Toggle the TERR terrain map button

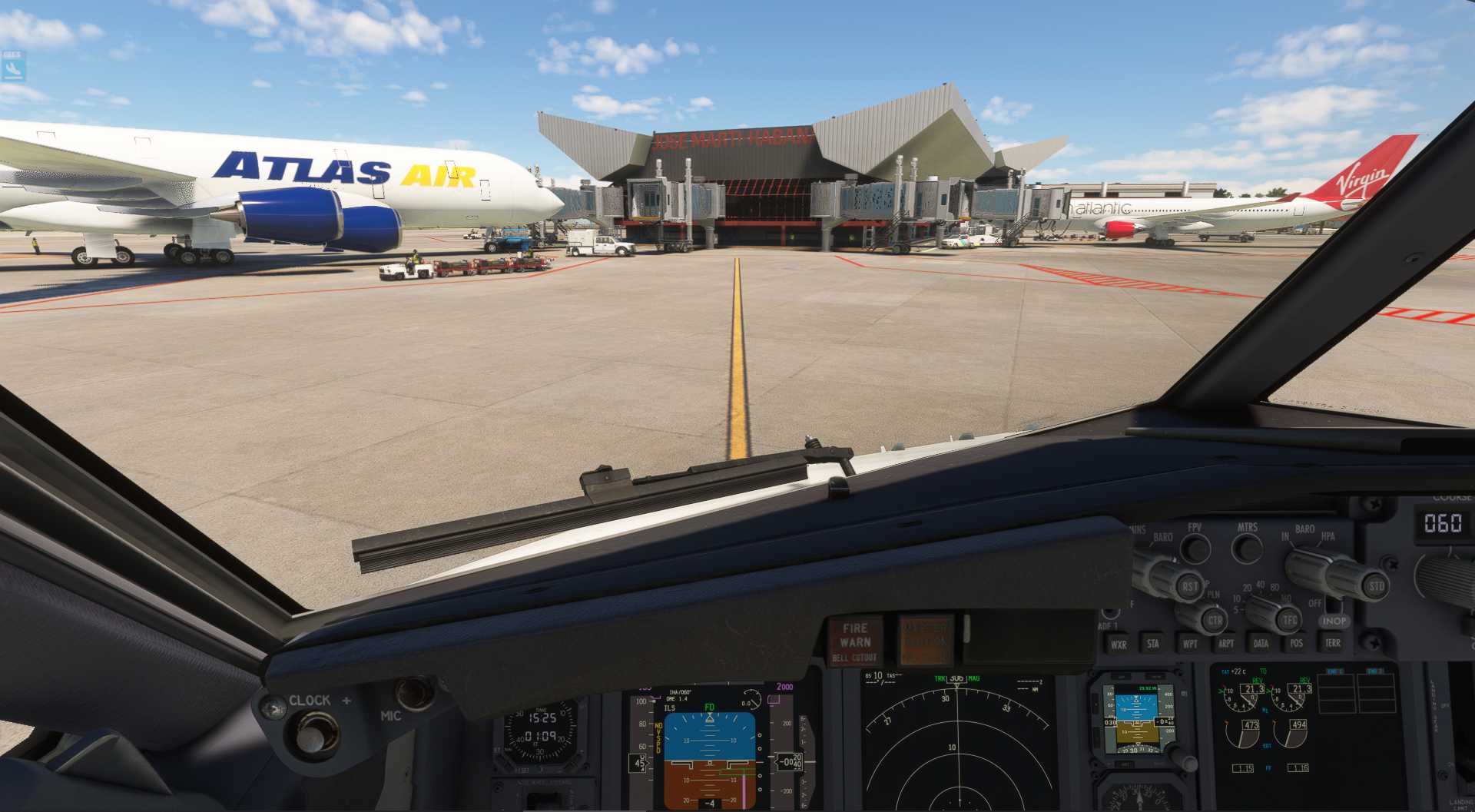coord(1332,643)
